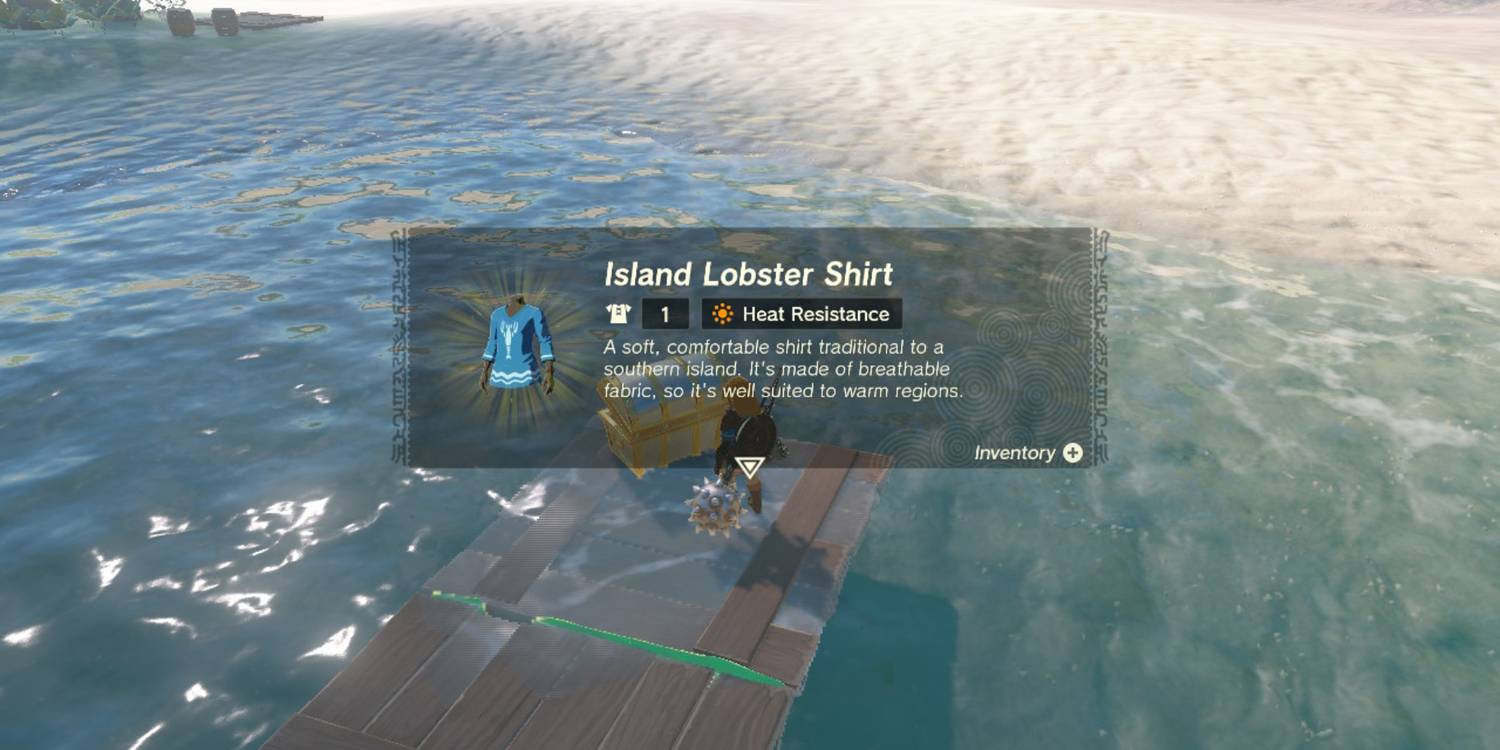1500x750 pixels.
Task: Switch to the Inventory screen
Action: coord(1073,453)
